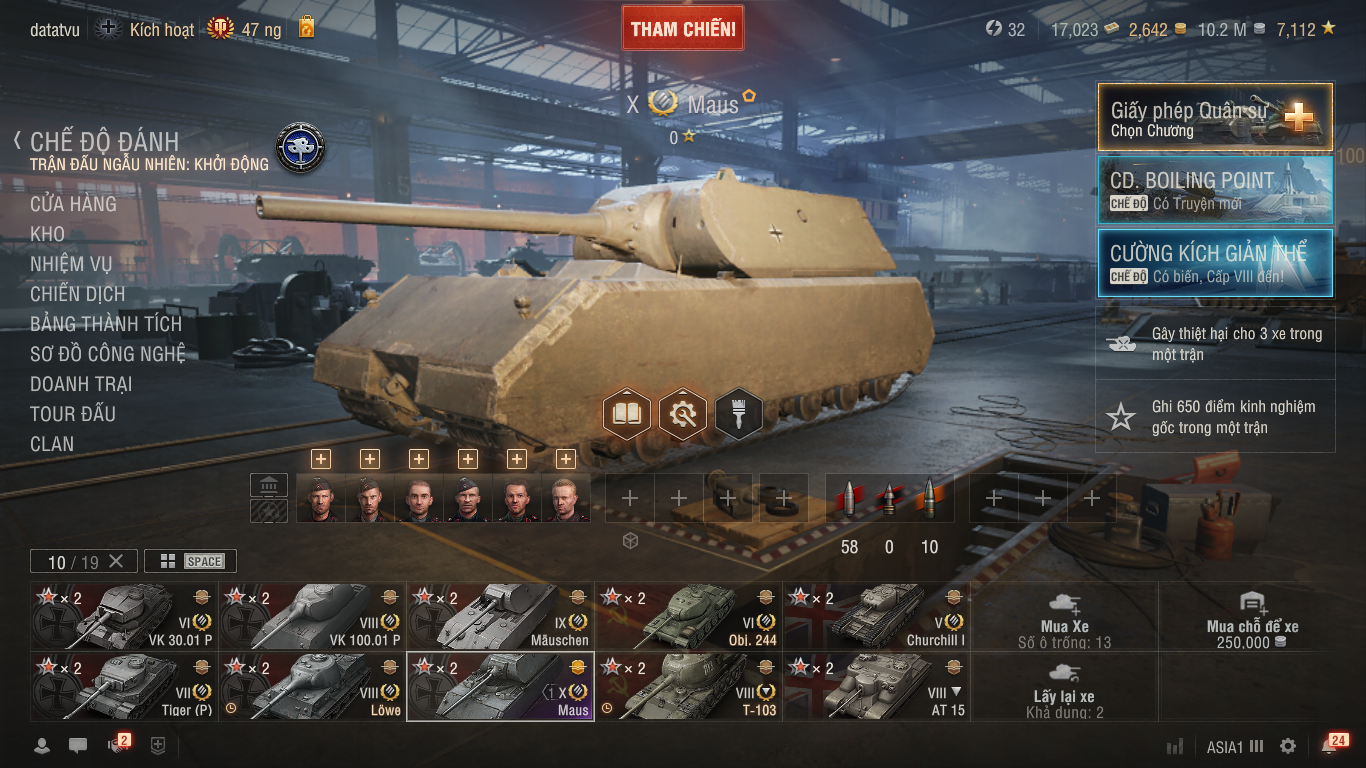
Task: Open CHẾ ĐỘ ĐÁNH battle mode selector
Action: (104, 142)
